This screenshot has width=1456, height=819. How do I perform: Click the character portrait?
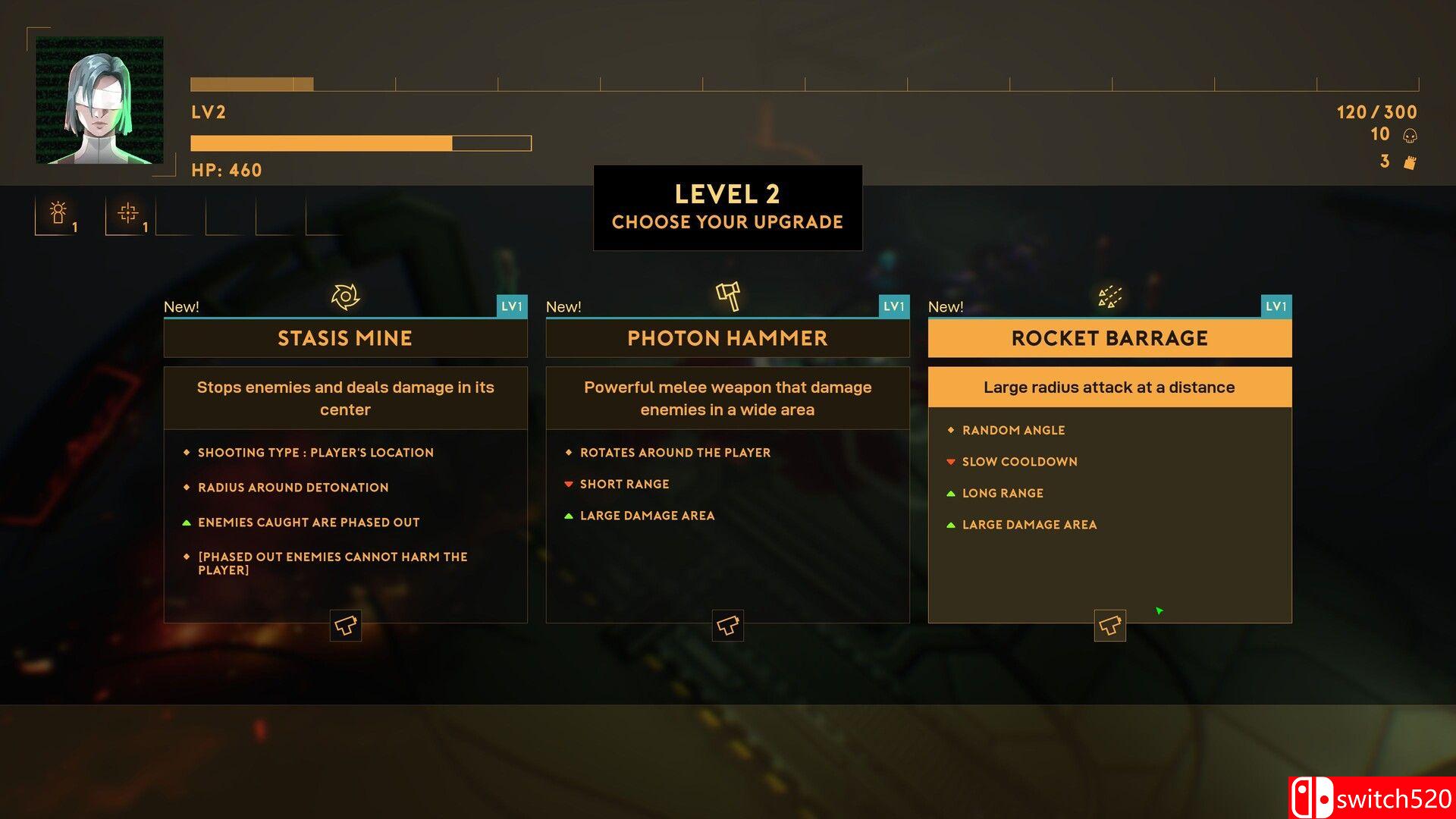(x=99, y=100)
